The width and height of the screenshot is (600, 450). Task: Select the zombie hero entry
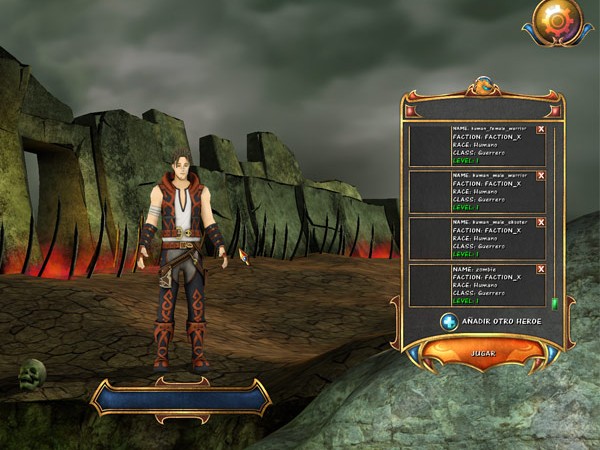click(476, 286)
